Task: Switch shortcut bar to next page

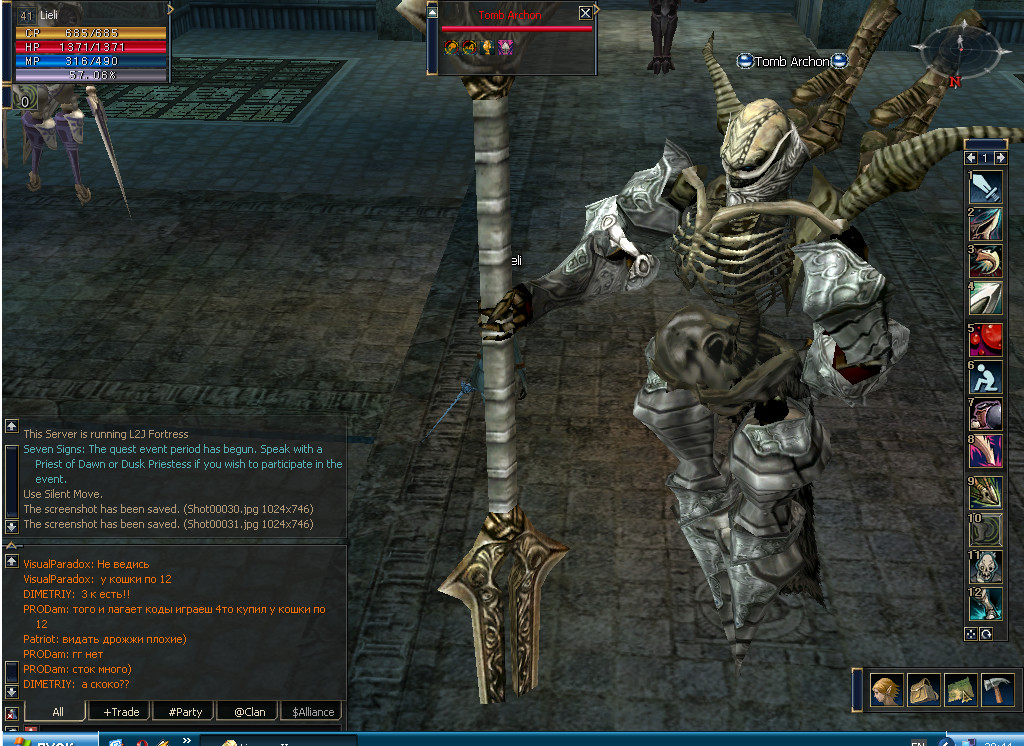Action: click(x=1000, y=158)
